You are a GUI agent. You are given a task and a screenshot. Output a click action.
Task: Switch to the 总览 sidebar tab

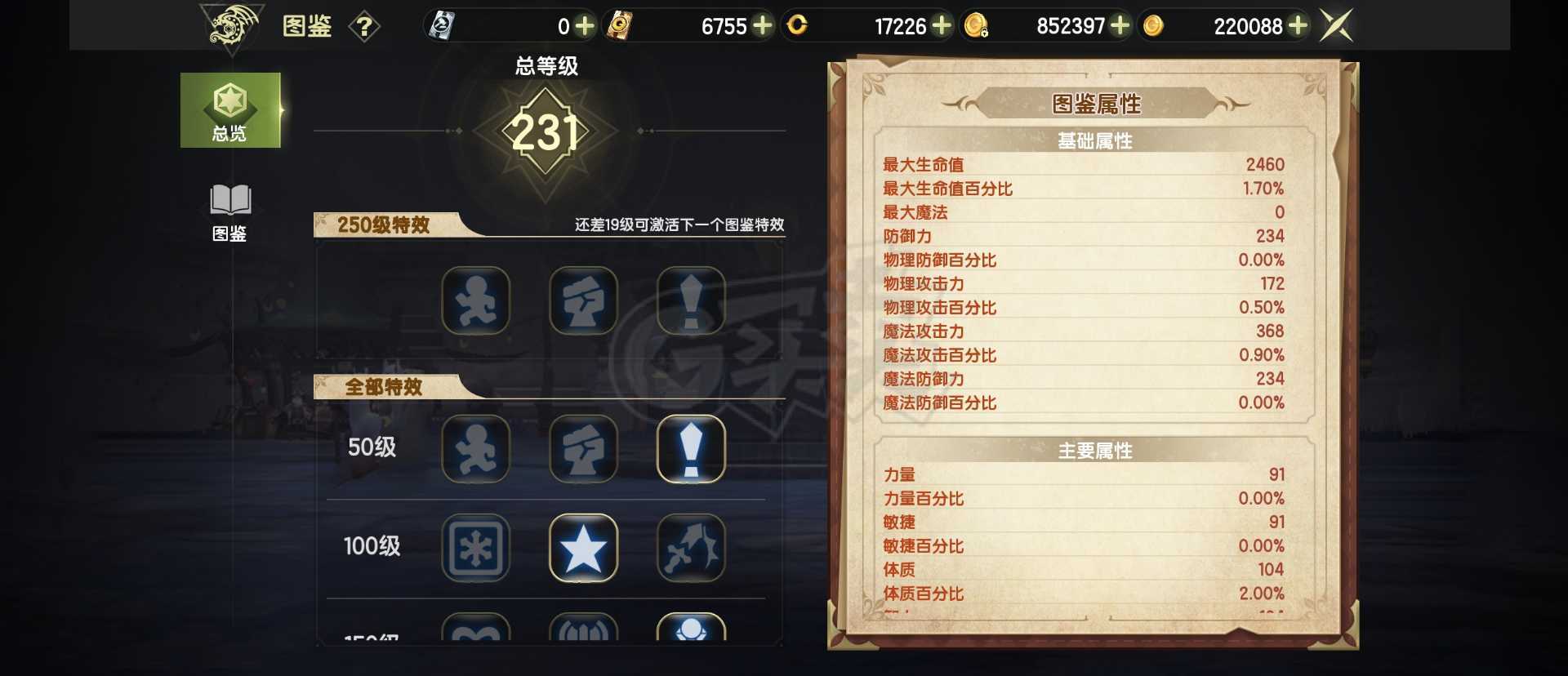(x=230, y=110)
